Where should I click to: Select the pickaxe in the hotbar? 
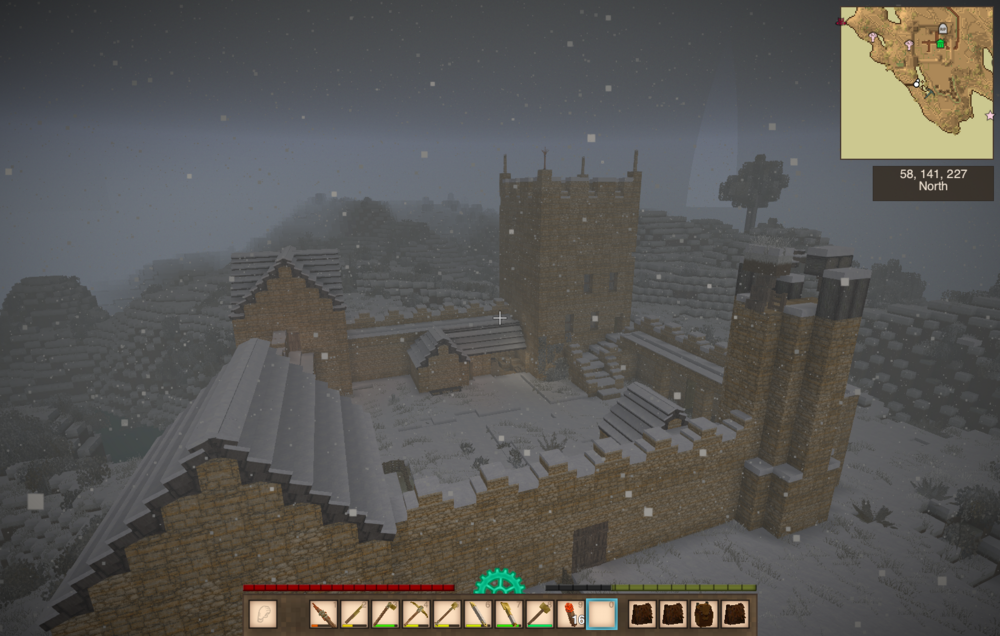coord(416,614)
